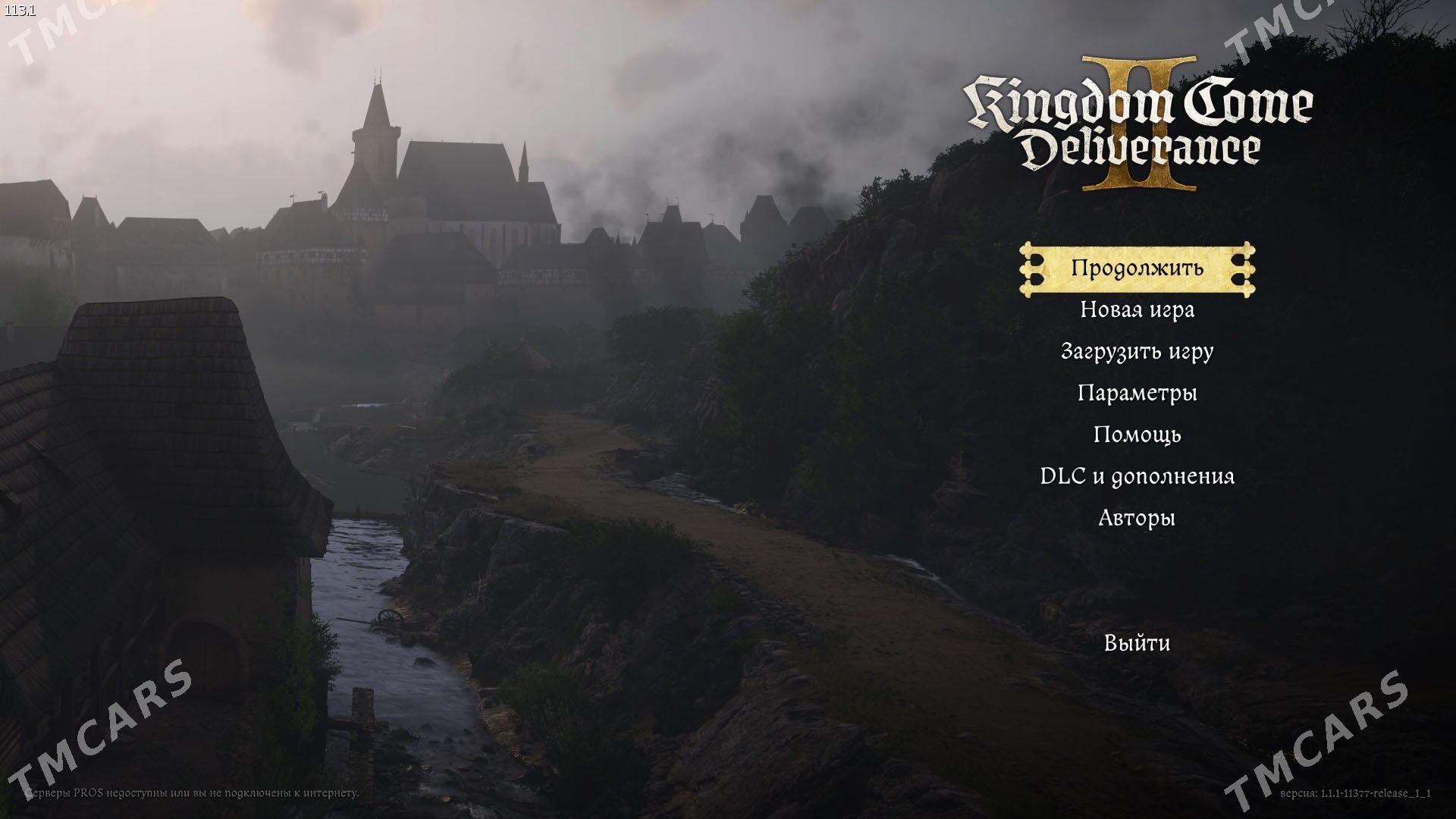Viewport: 1456px width, 819px height.
Task: Start a new game via Новая игра
Action: 1137,310
